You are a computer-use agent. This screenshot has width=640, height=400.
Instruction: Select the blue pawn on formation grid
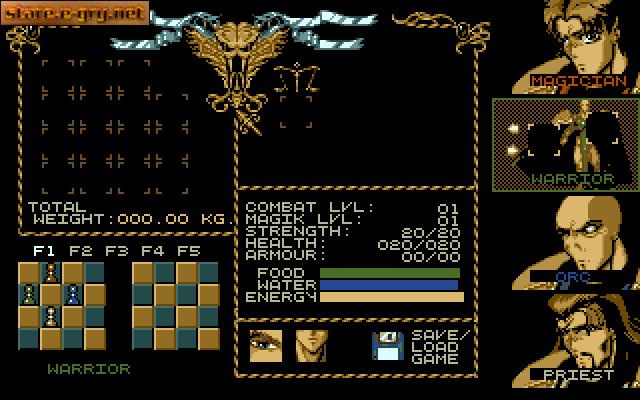[x=73, y=295]
